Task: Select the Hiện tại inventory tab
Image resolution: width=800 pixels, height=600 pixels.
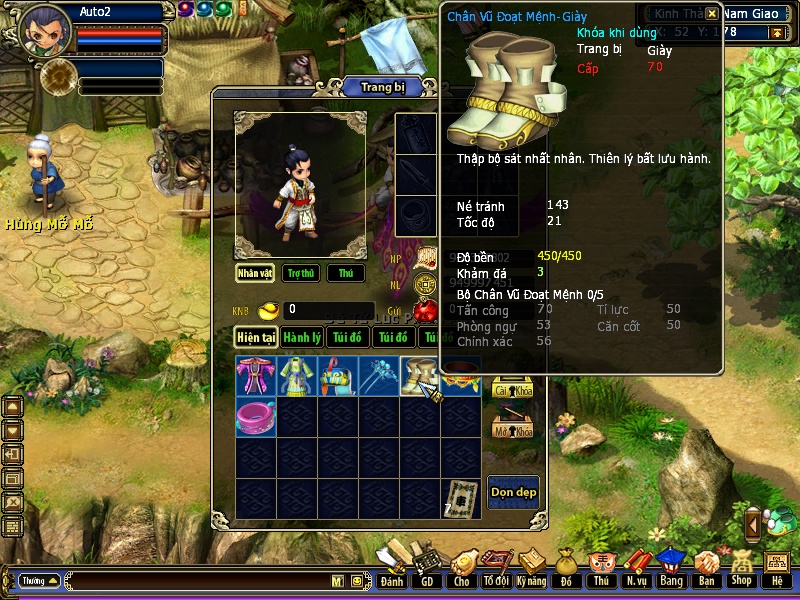Action: (x=256, y=338)
